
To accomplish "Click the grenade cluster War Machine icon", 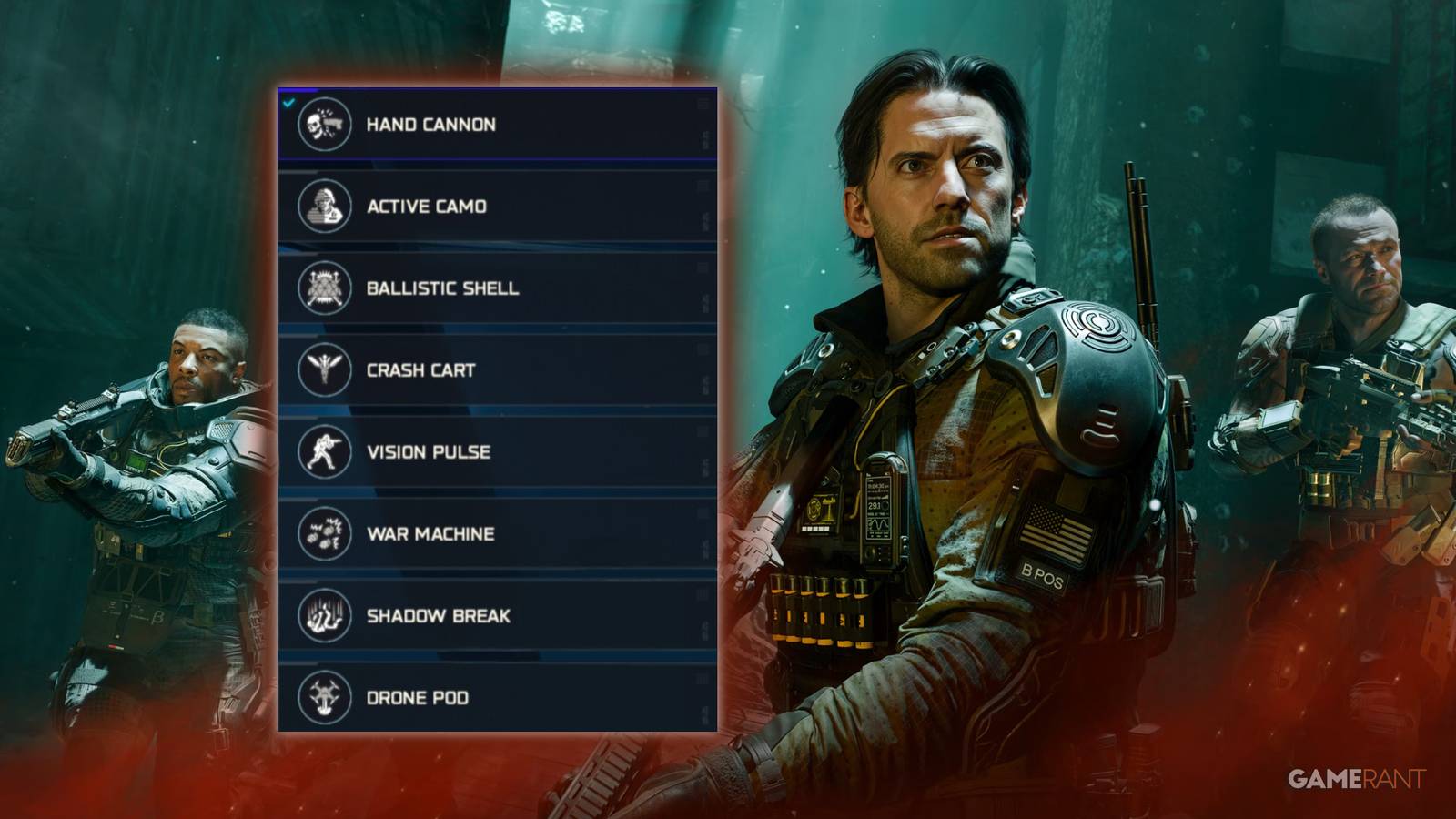I will (x=325, y=534).
